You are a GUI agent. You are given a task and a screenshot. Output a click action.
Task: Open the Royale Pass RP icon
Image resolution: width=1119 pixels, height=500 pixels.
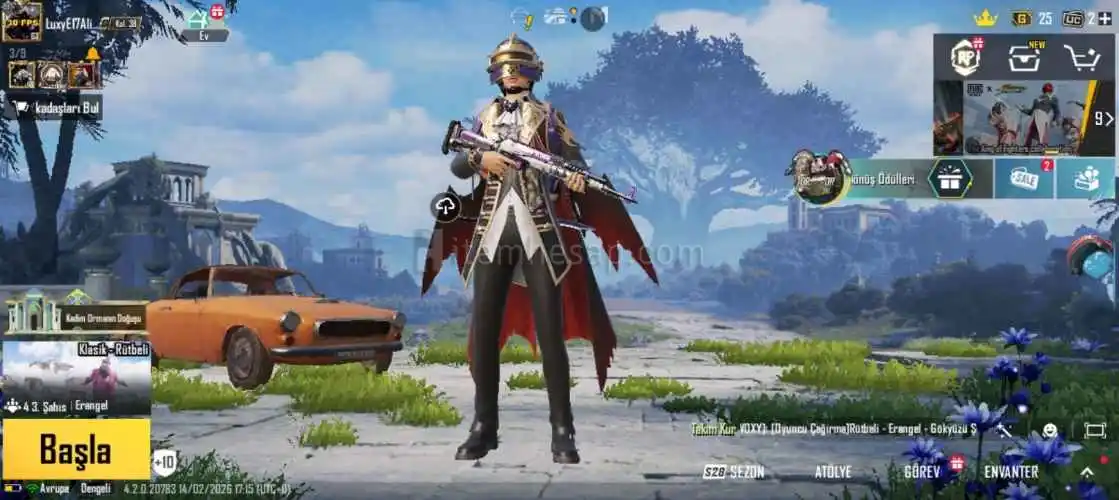pyautogui.click(x=966, y=57)
